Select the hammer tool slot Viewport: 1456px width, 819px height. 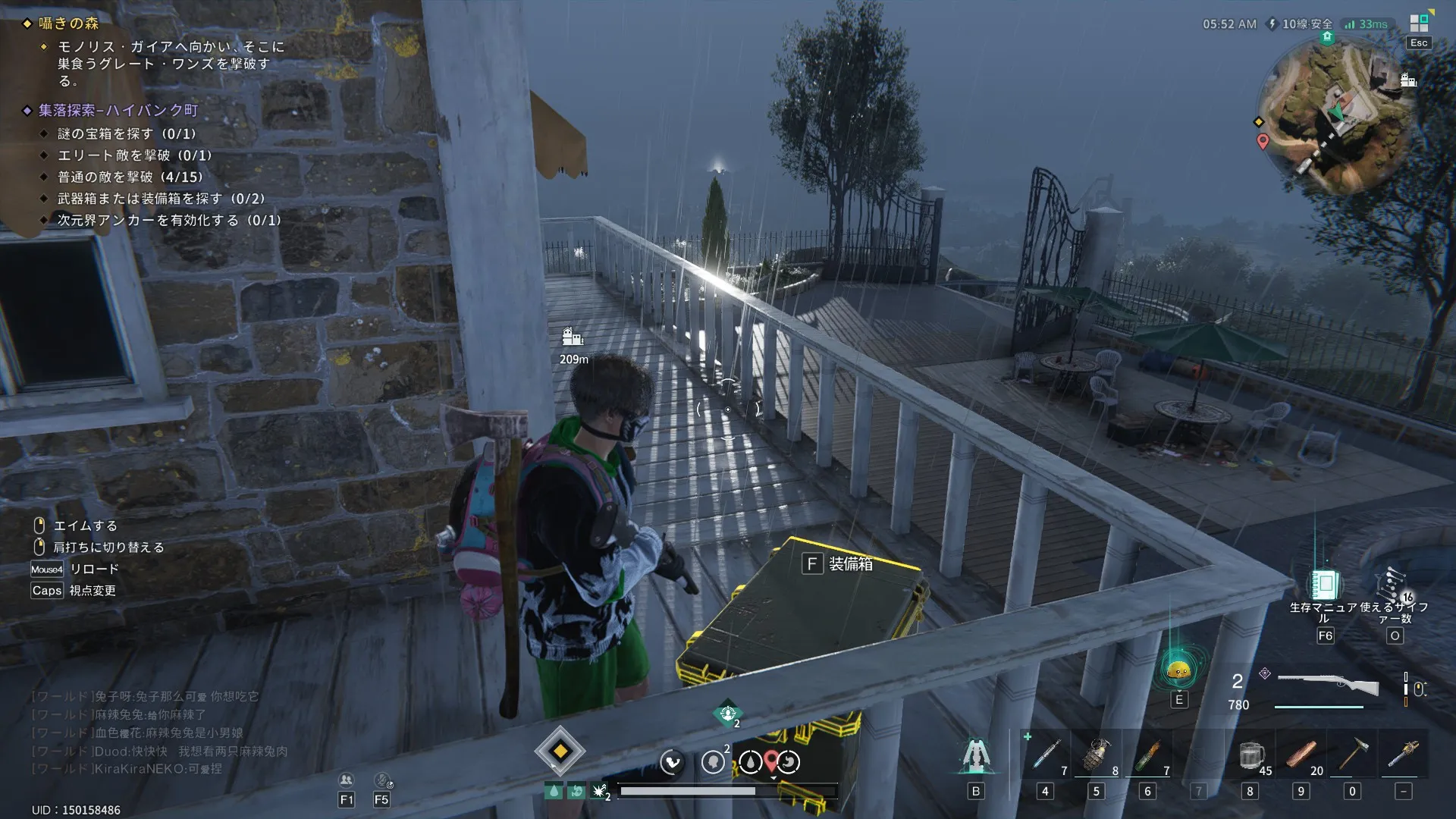coord(1352,755)
